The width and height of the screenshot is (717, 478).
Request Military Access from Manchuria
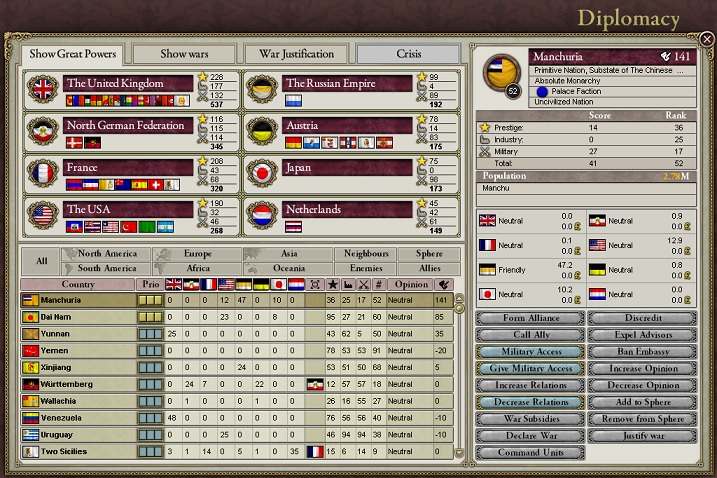(529, 352)
